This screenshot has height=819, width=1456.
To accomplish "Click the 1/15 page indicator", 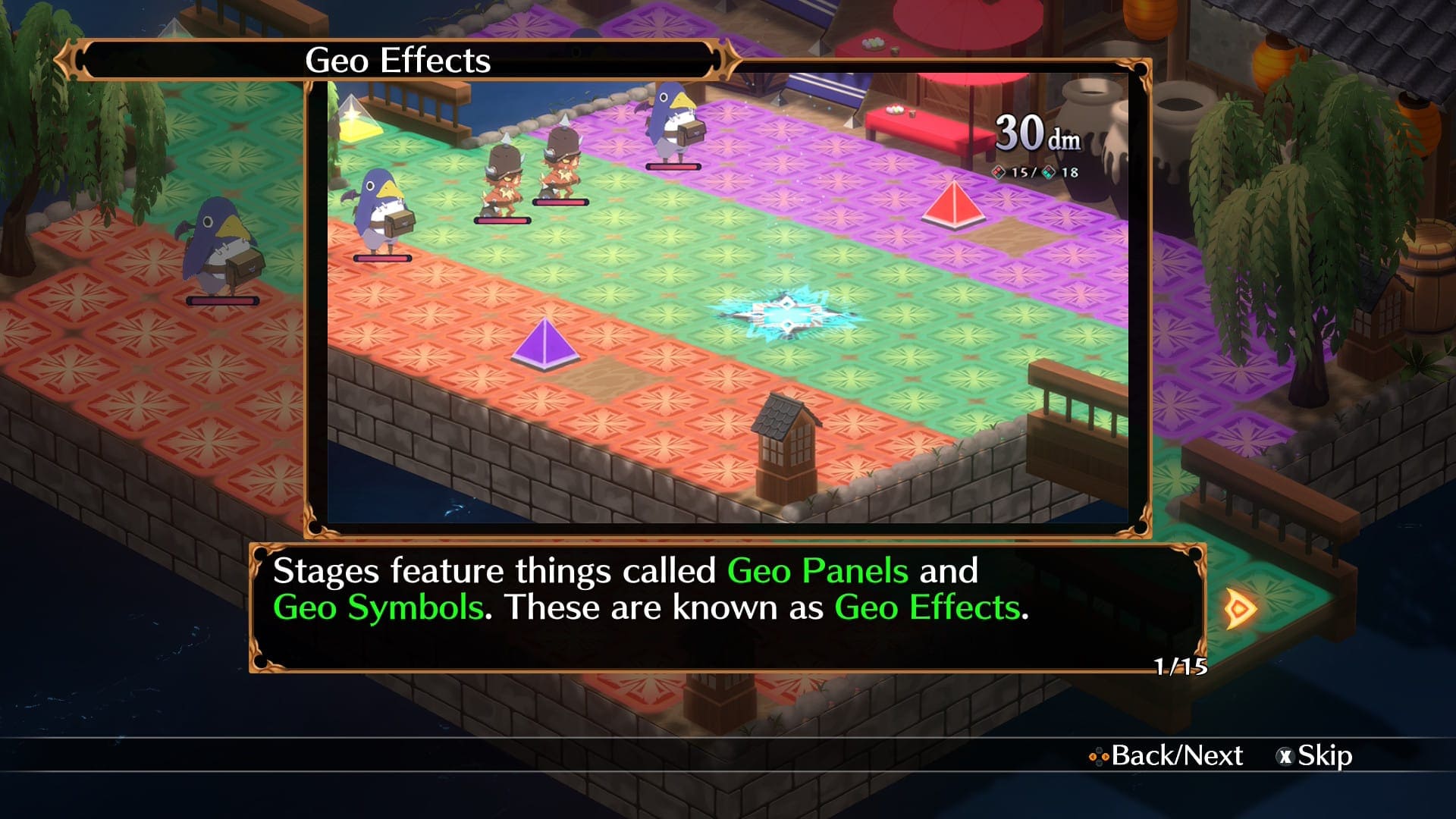I will pos(1181,666).
